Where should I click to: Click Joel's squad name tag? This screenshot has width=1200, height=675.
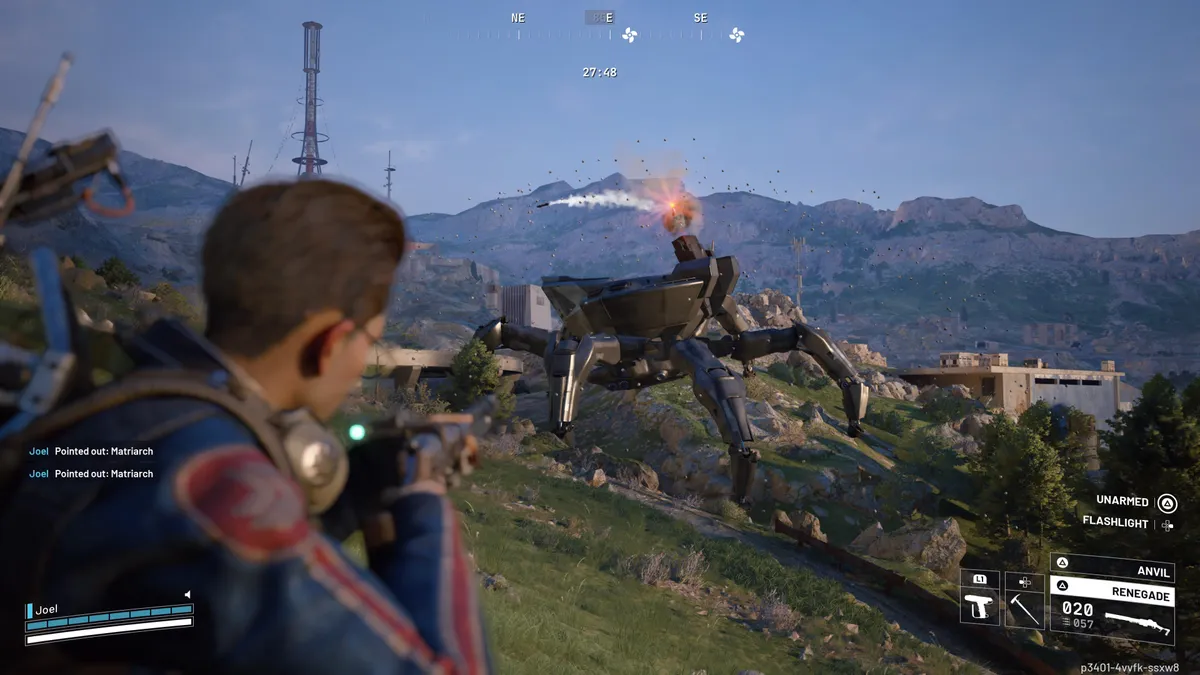(47, 609)
